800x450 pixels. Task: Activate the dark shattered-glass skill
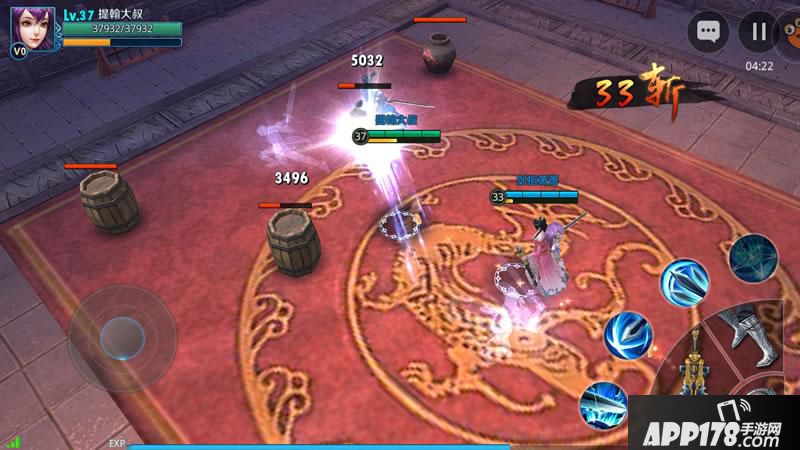pos(752,258)
